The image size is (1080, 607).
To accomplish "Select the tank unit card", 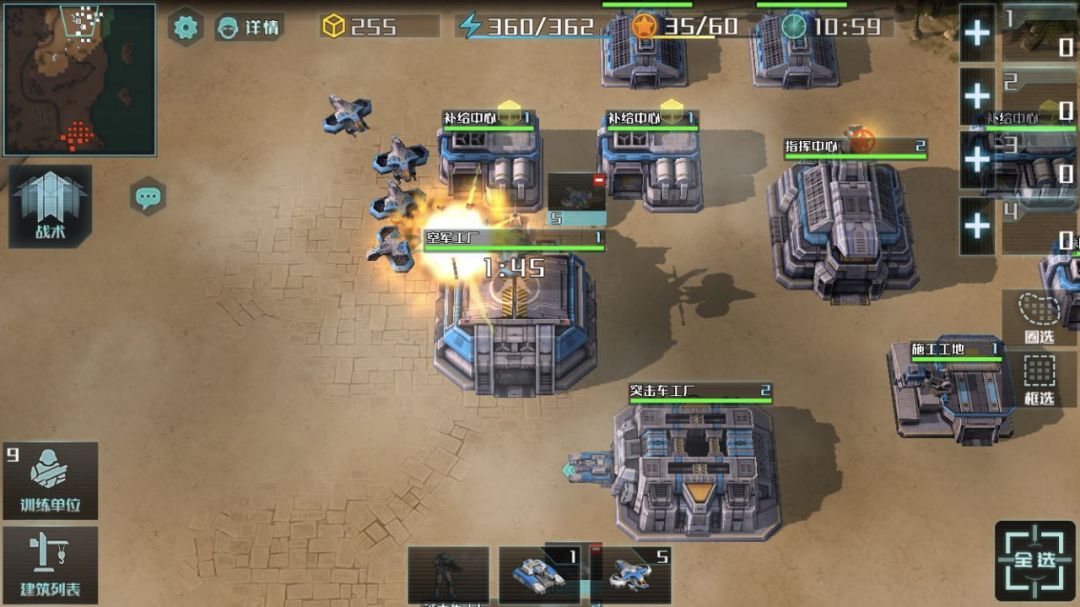I will [540, 576].
